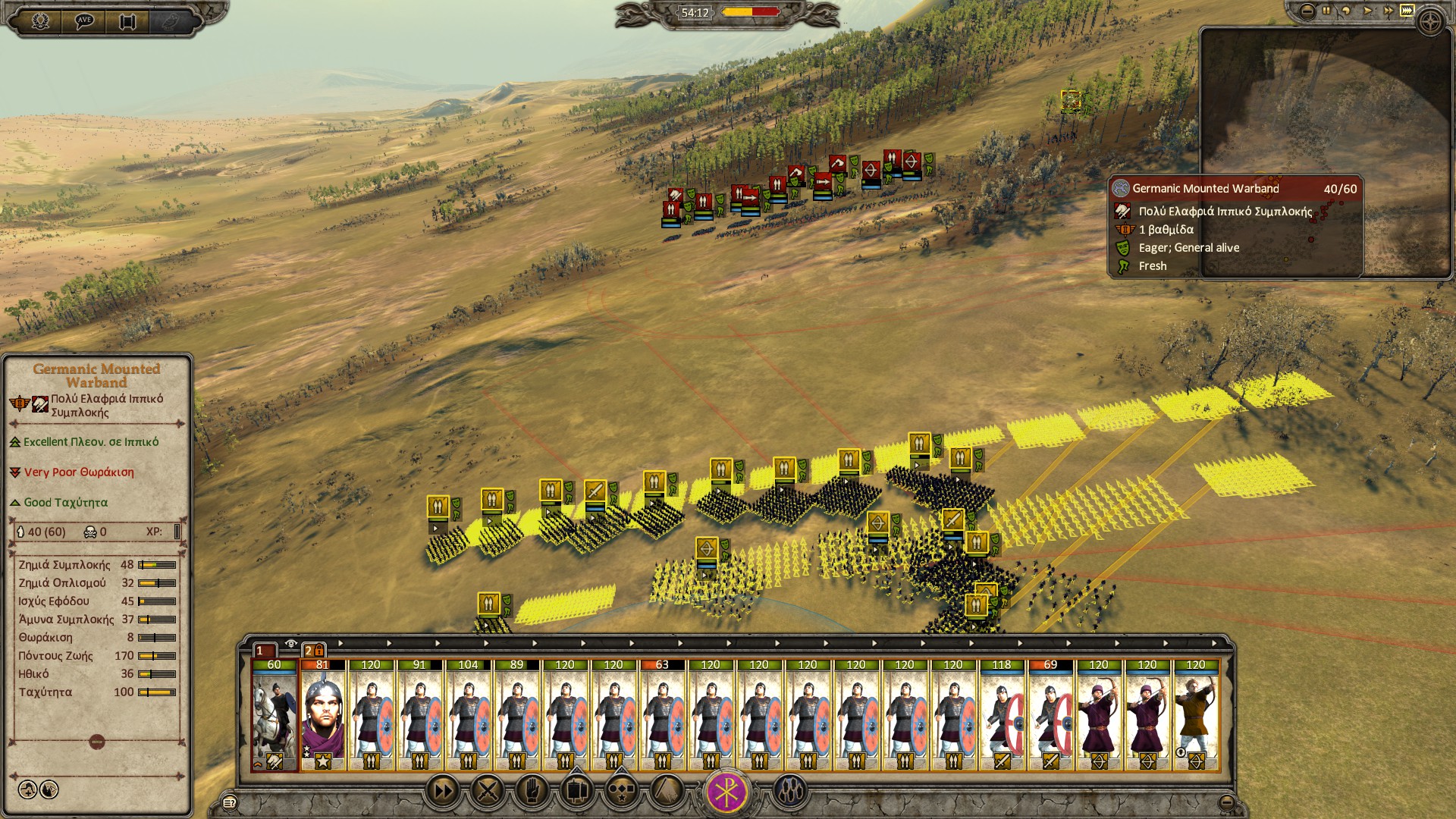Set battle speed to slow motion
Screen dimensions: 1456x819
(x=1346, y=11)
